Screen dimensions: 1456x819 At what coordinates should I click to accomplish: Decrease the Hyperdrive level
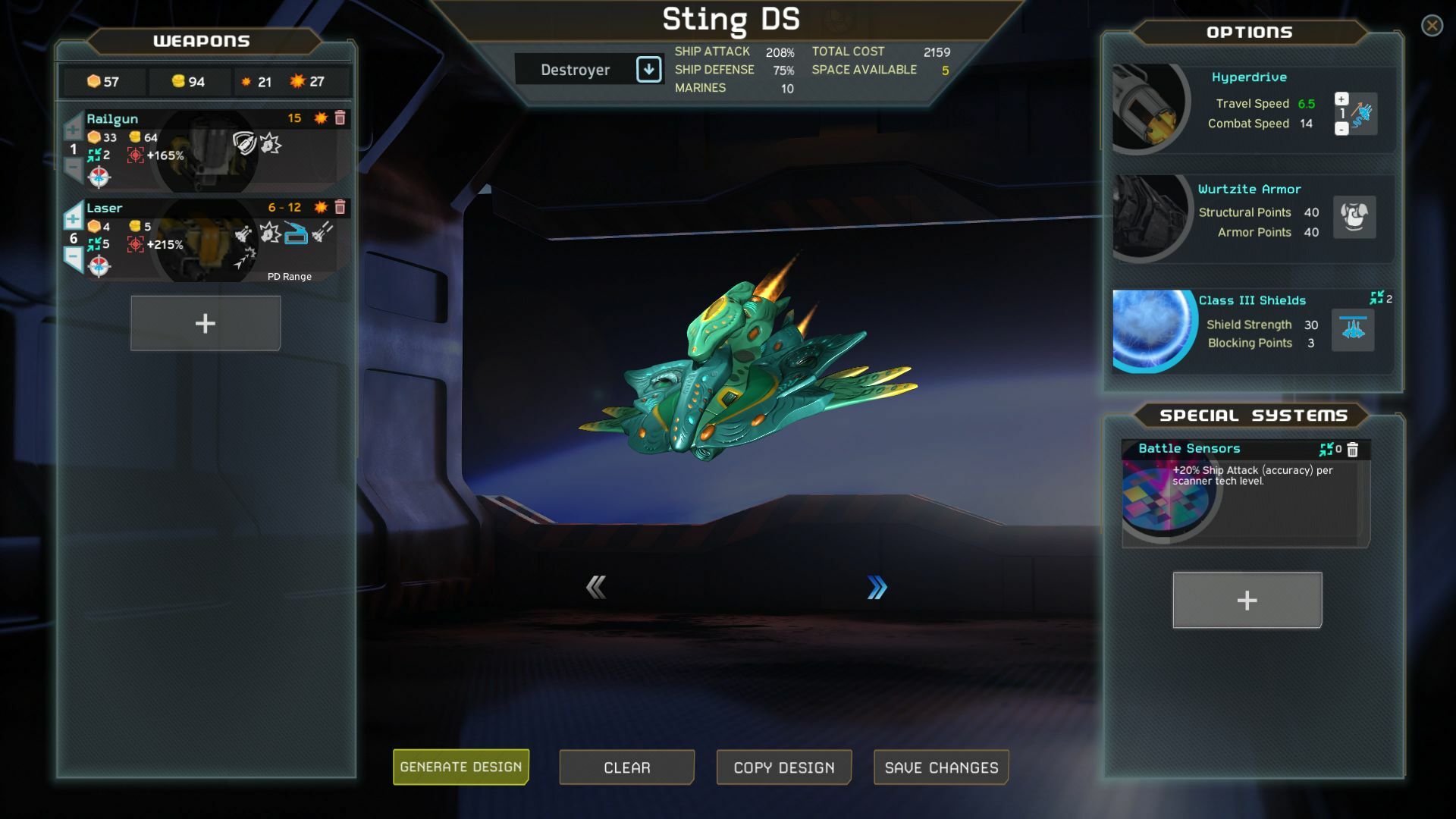pyautogui.click(x=1341, y=130)
